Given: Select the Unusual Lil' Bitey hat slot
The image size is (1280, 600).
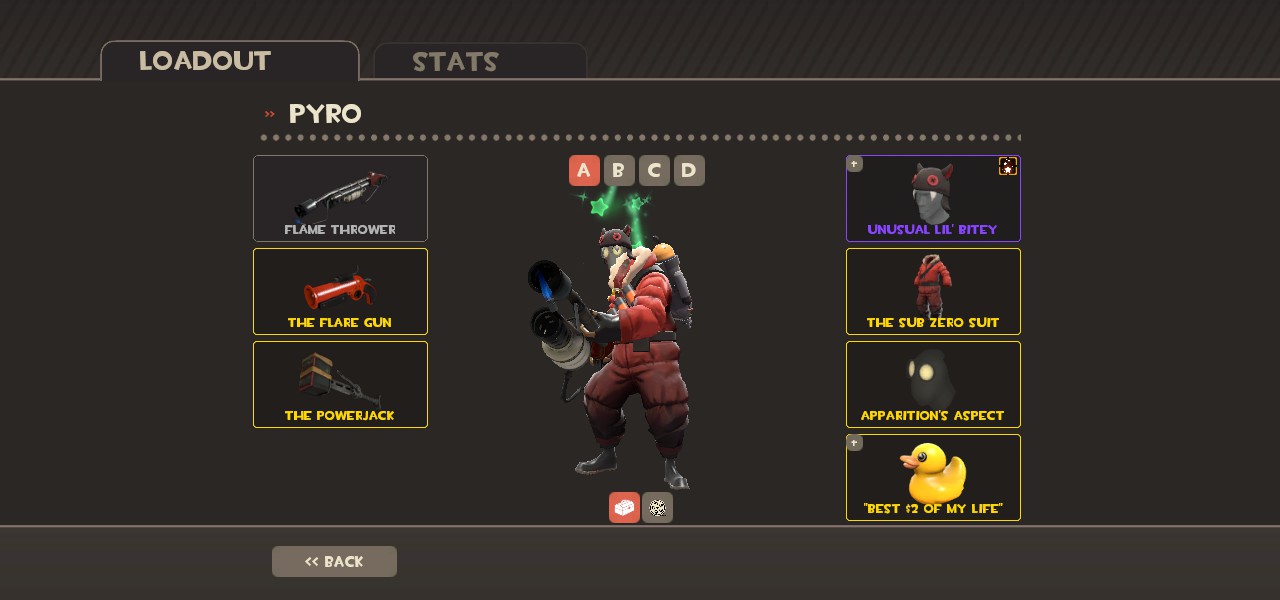Looking at the screenshot, I should point(932,198).
